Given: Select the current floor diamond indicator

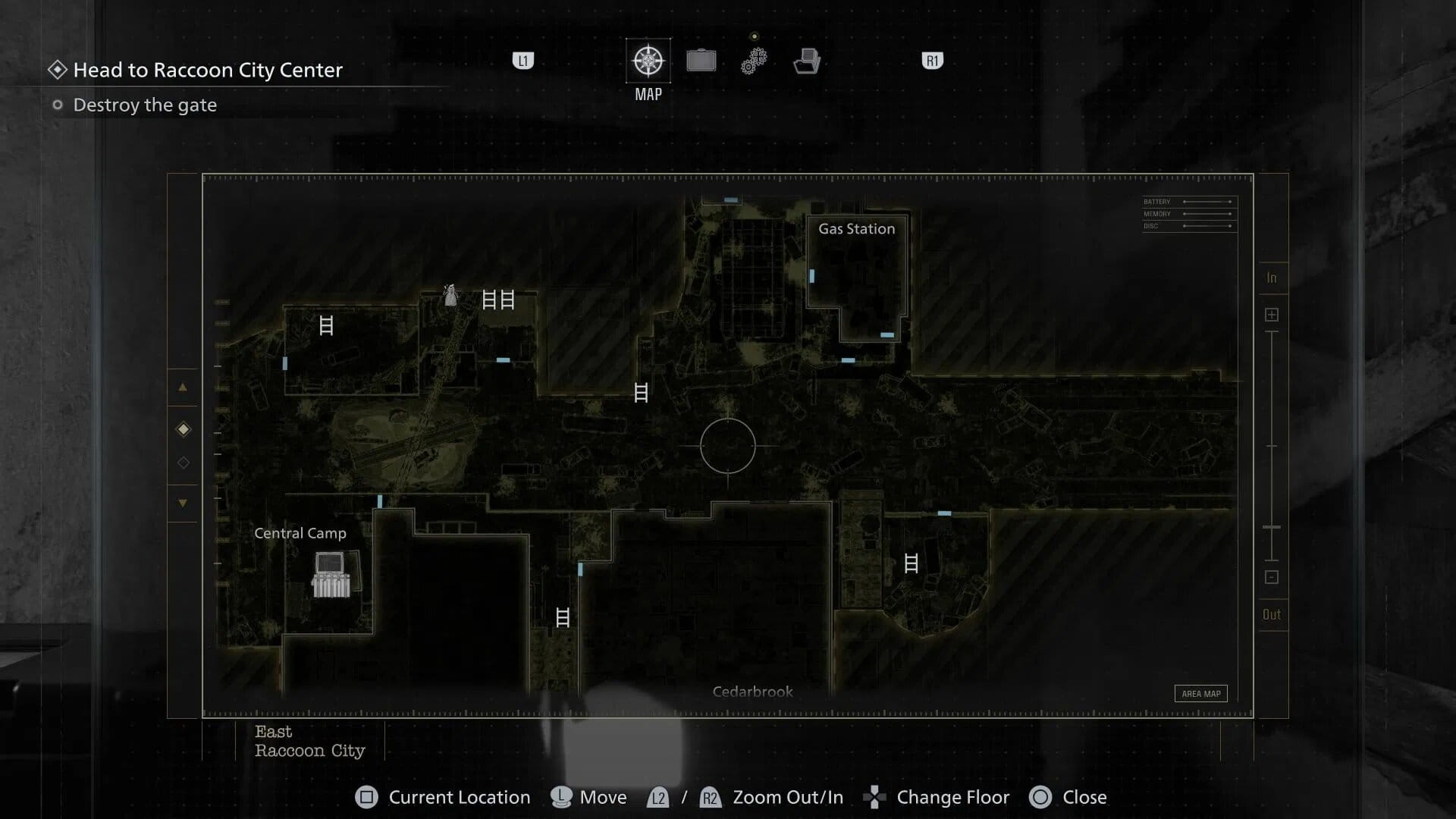Looking at the screenshot, I should tap(183, 430).
